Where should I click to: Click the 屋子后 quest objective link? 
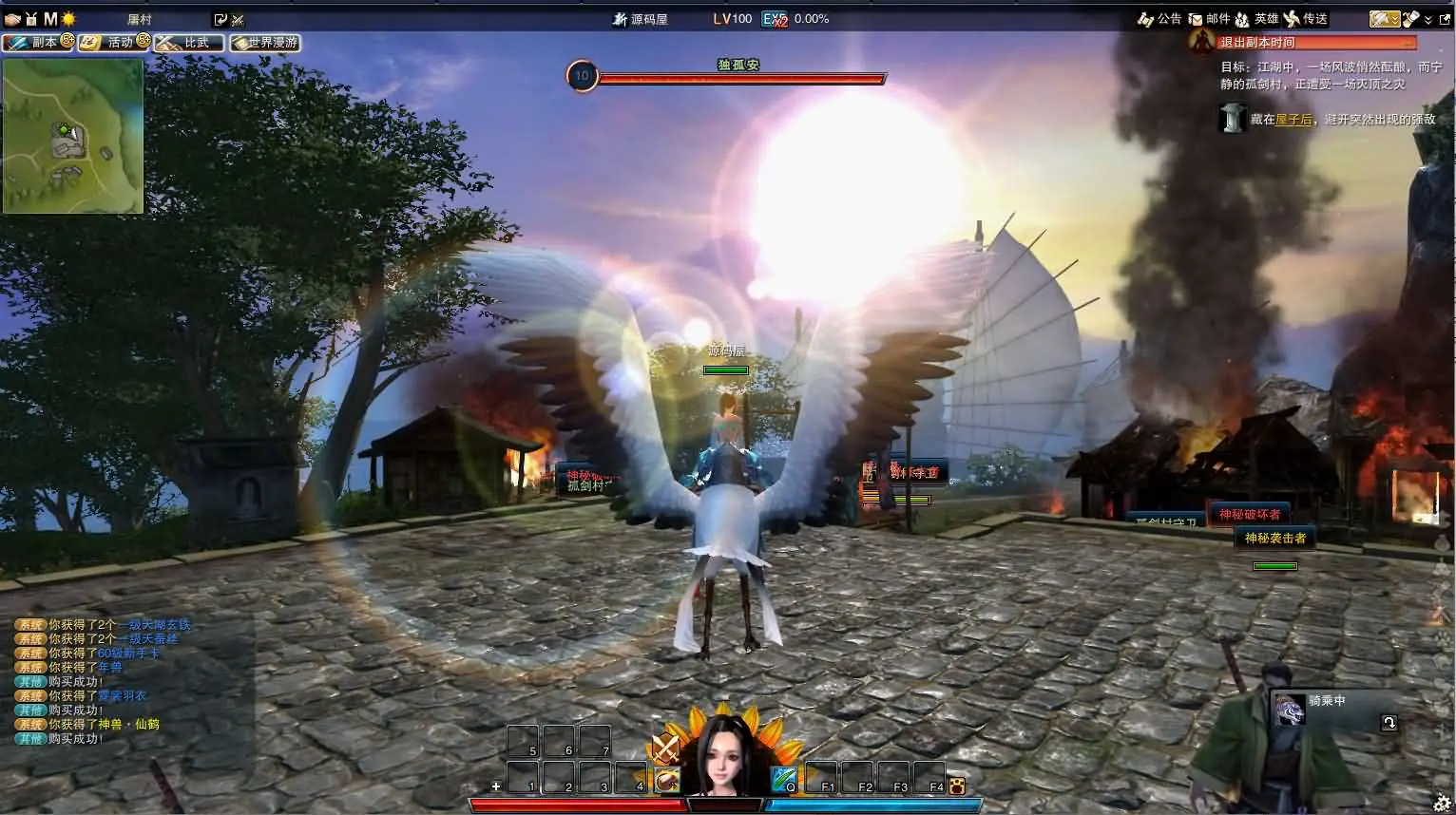click(x=1293, y=120)
